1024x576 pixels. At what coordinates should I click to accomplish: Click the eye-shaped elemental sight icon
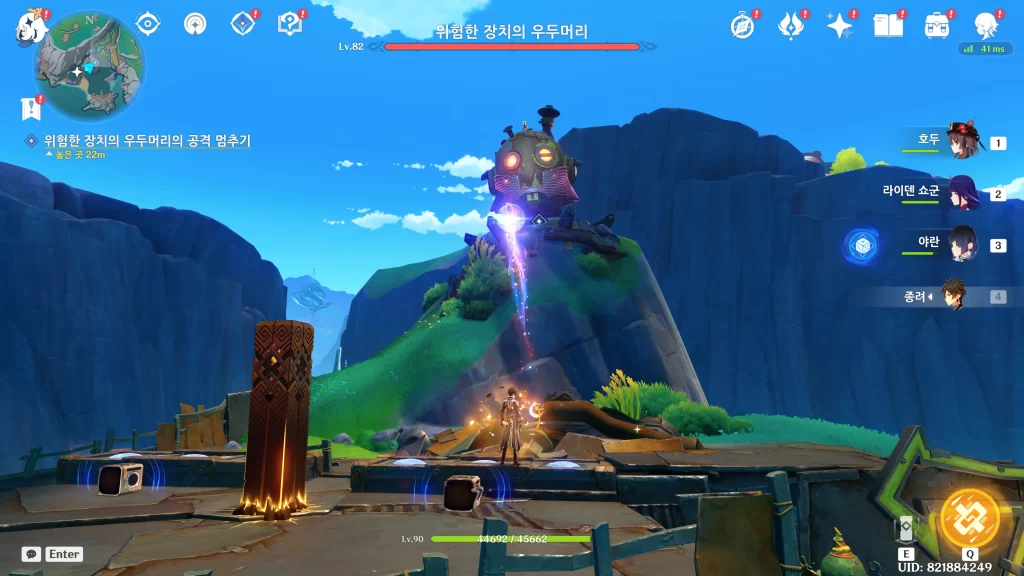pos(148,23)
